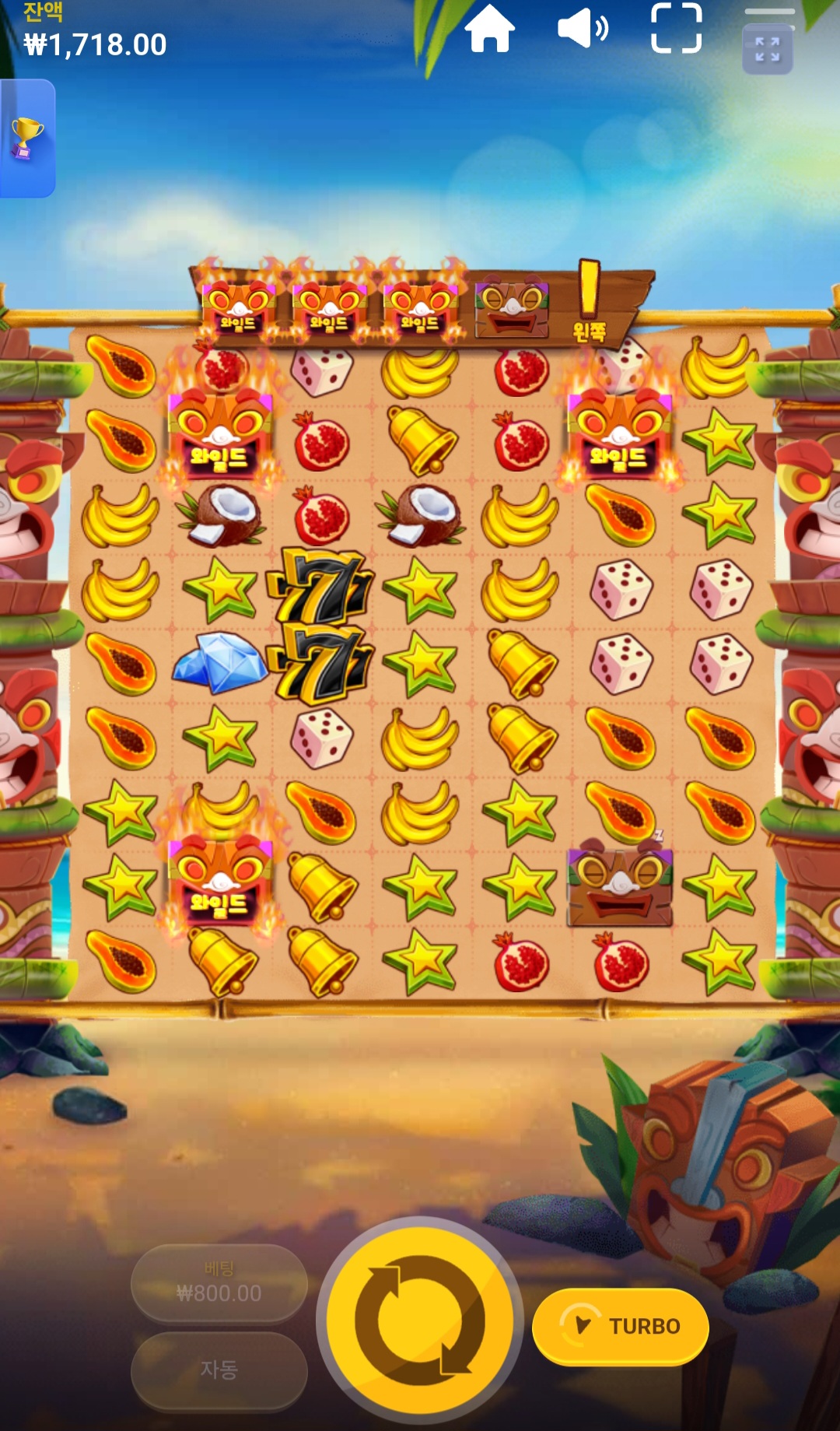This screenshot has width=840, height=1431.
Task: Activate TURBO mode
Action: (621, 1326)
